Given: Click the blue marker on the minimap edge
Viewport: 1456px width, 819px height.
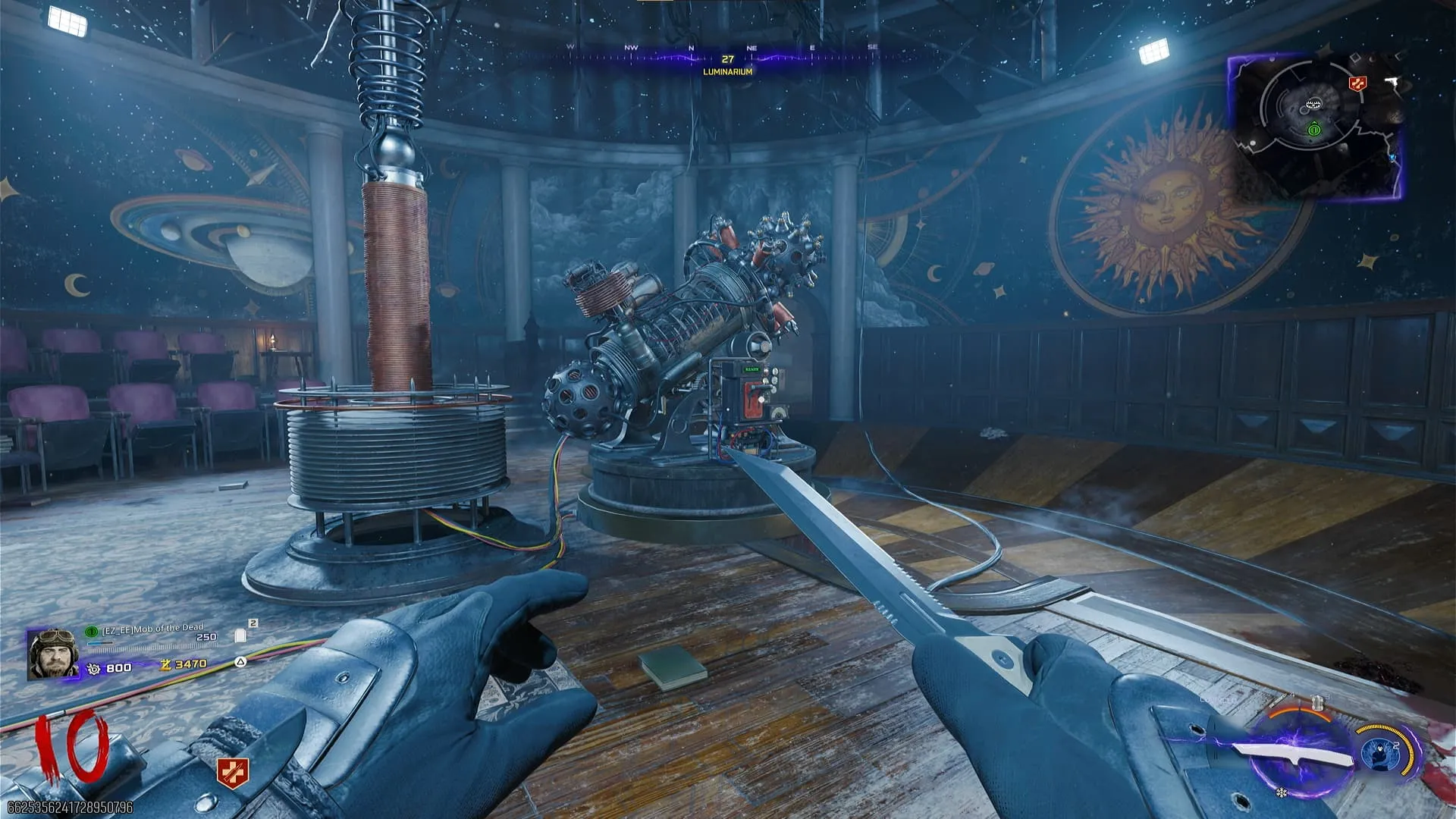Looking at the screenshot, I should (1392, 157).
